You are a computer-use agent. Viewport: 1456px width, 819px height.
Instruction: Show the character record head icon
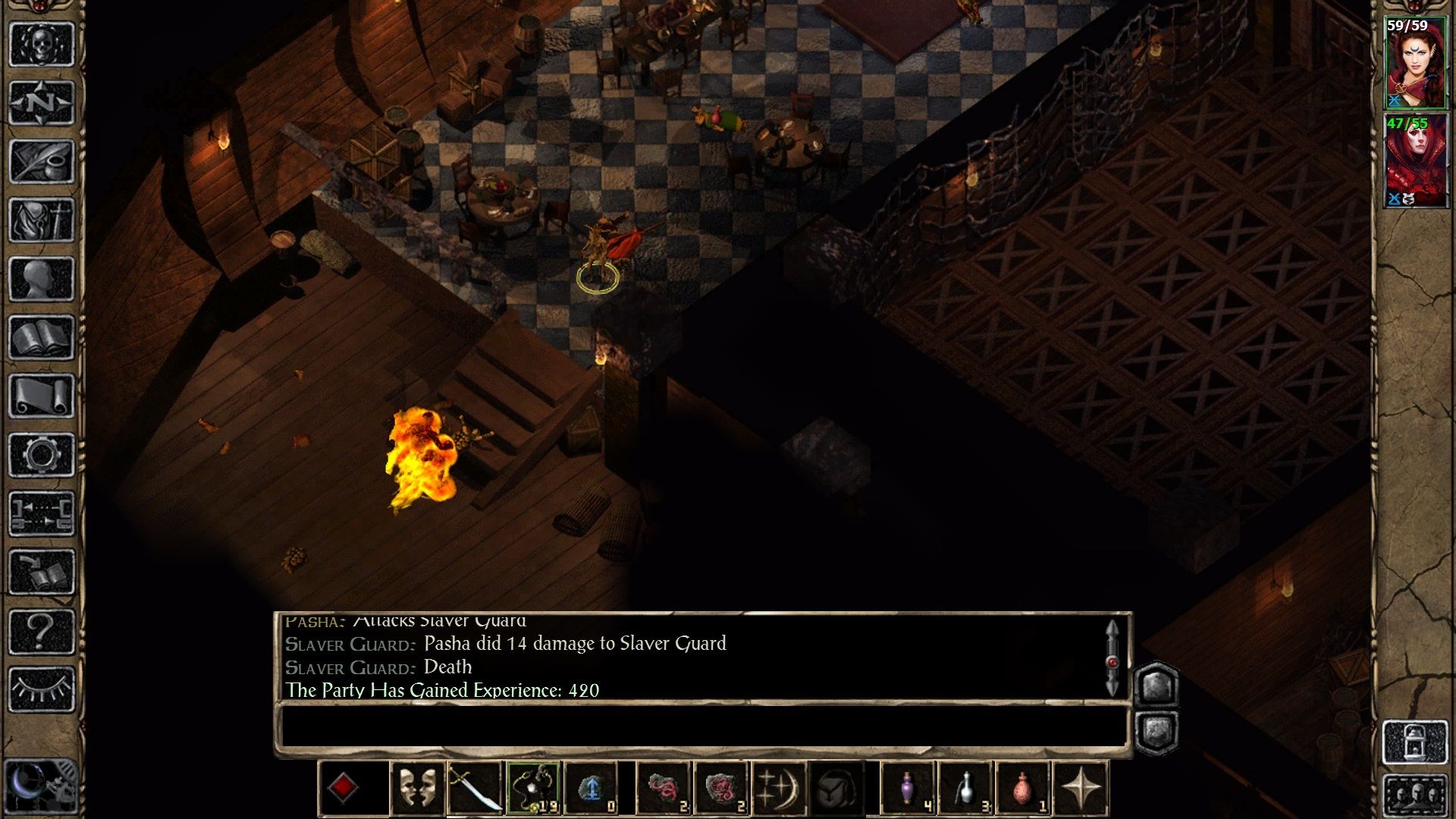(41, 279)
